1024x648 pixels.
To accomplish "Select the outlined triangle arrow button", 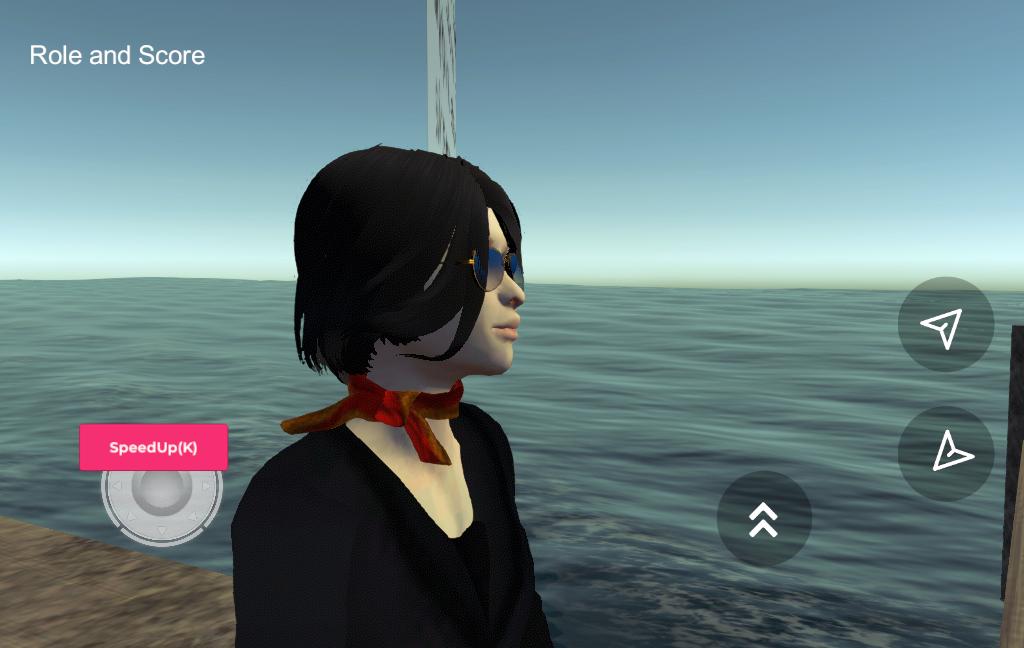I will click(x=945, y=453).
